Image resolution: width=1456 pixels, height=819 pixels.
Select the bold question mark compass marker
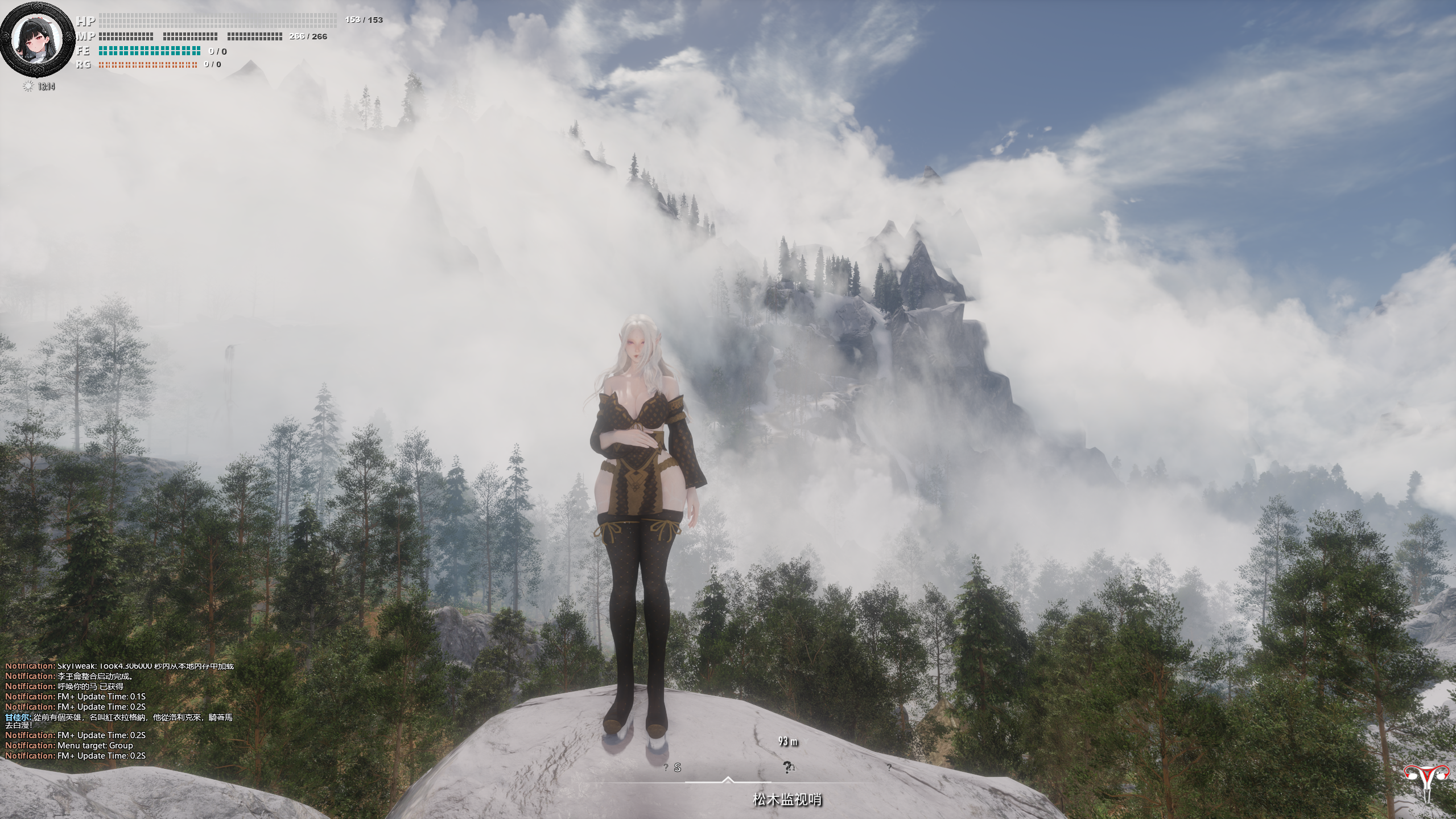point(787,768)
